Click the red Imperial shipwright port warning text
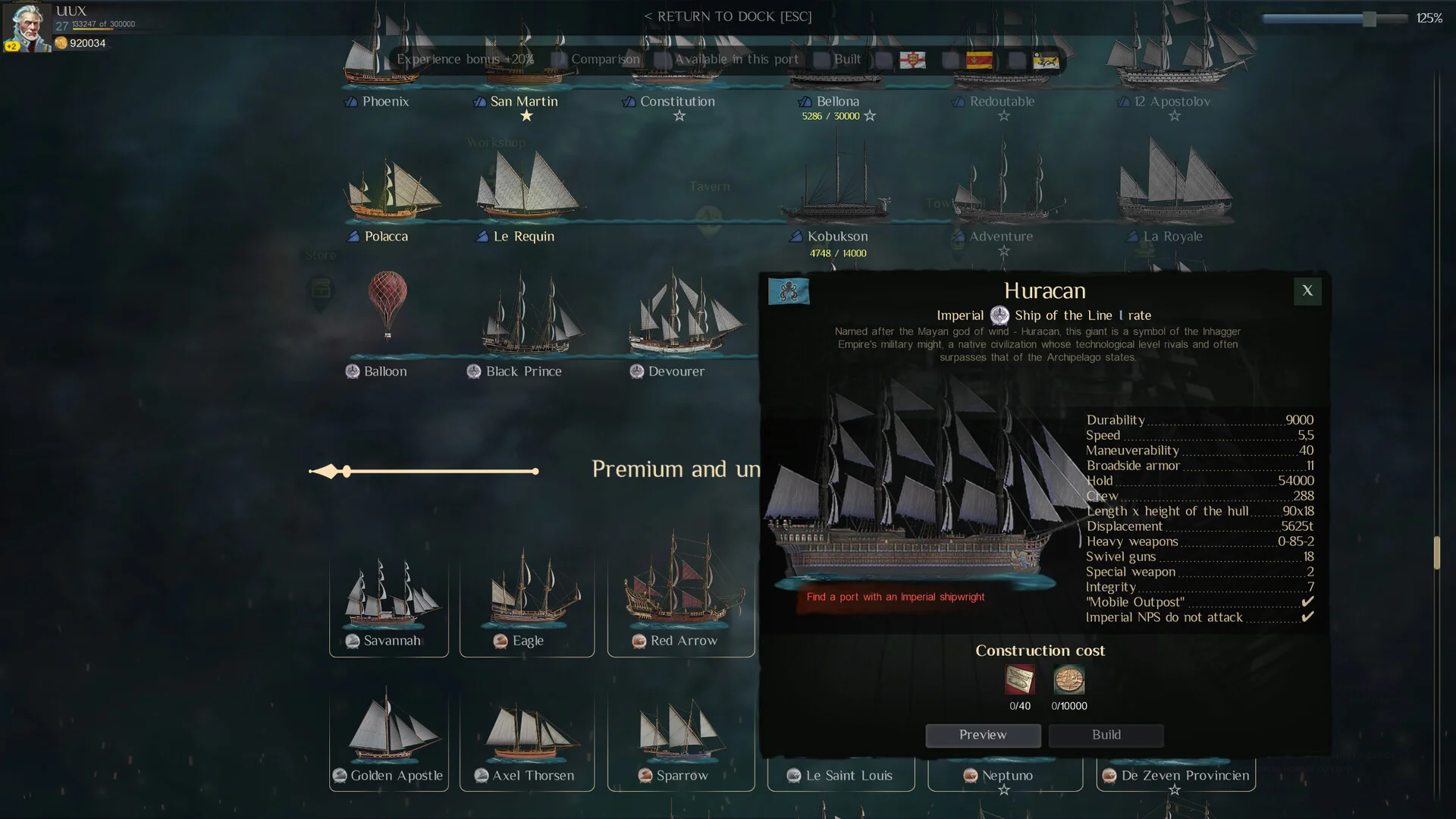 point(896,597)
